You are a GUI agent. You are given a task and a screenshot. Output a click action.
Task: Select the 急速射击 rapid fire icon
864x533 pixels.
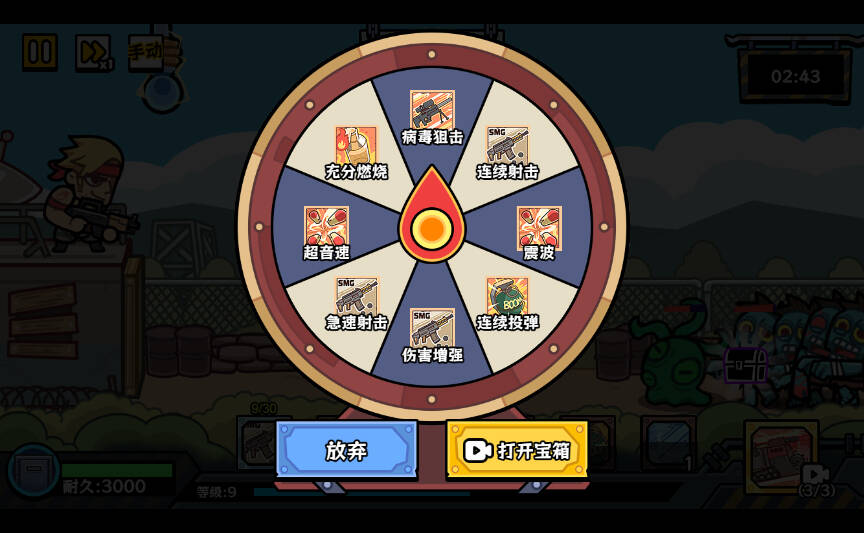(356, 297)
